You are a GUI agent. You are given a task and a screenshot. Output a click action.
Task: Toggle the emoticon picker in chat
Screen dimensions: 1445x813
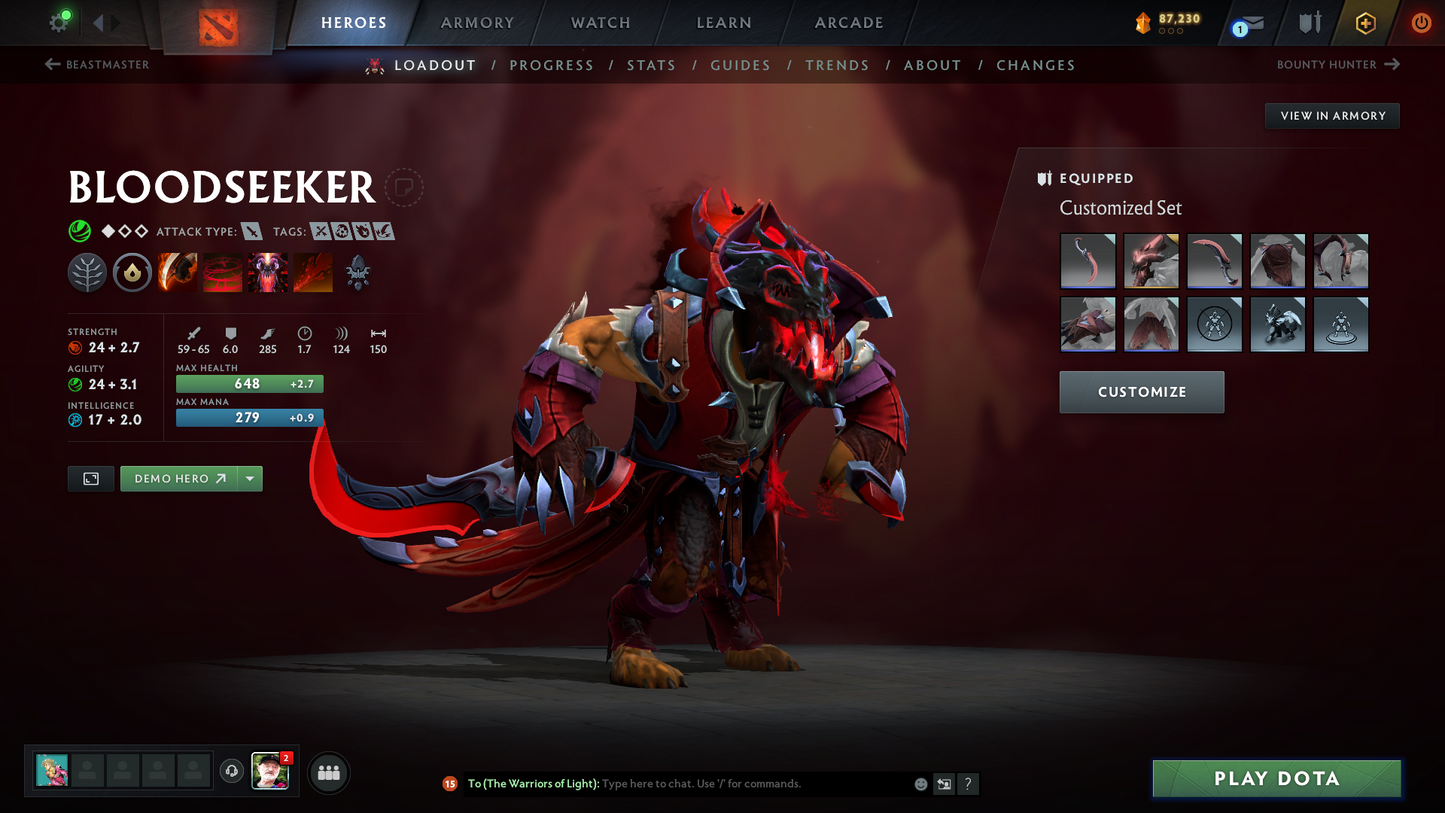[920, 784]
